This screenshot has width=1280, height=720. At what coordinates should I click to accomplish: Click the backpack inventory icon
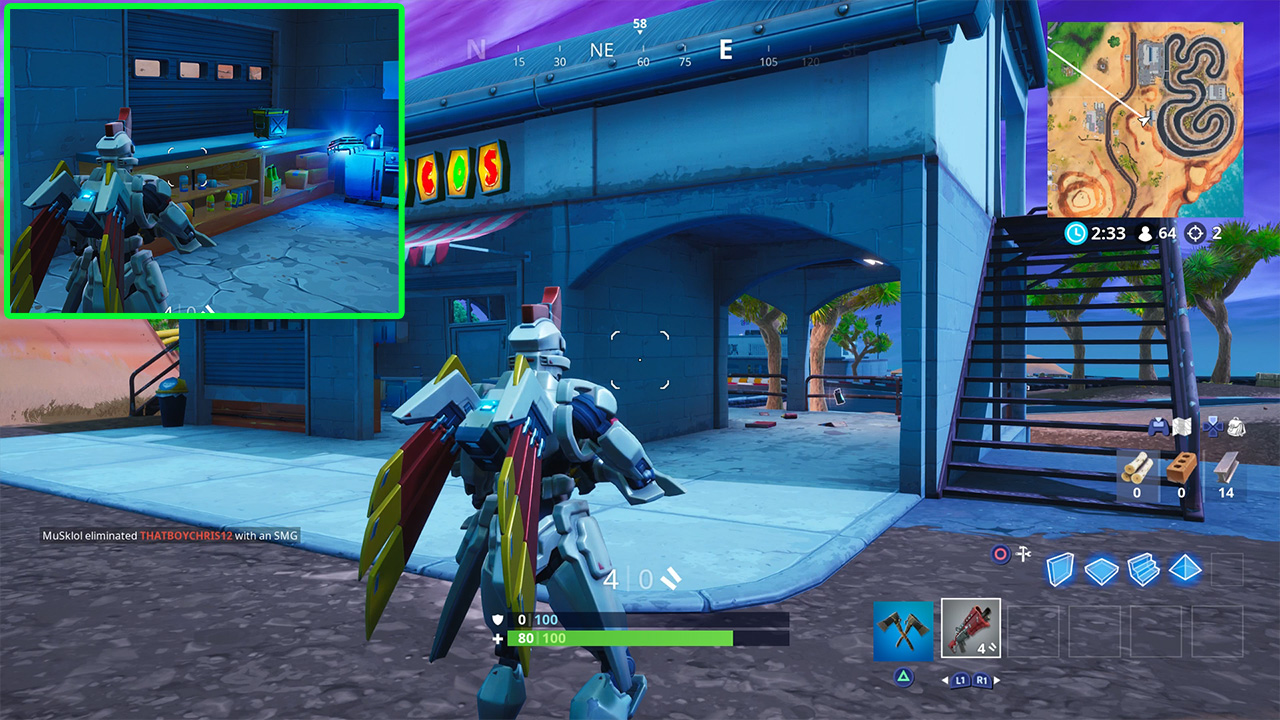tap(1237, 427)
